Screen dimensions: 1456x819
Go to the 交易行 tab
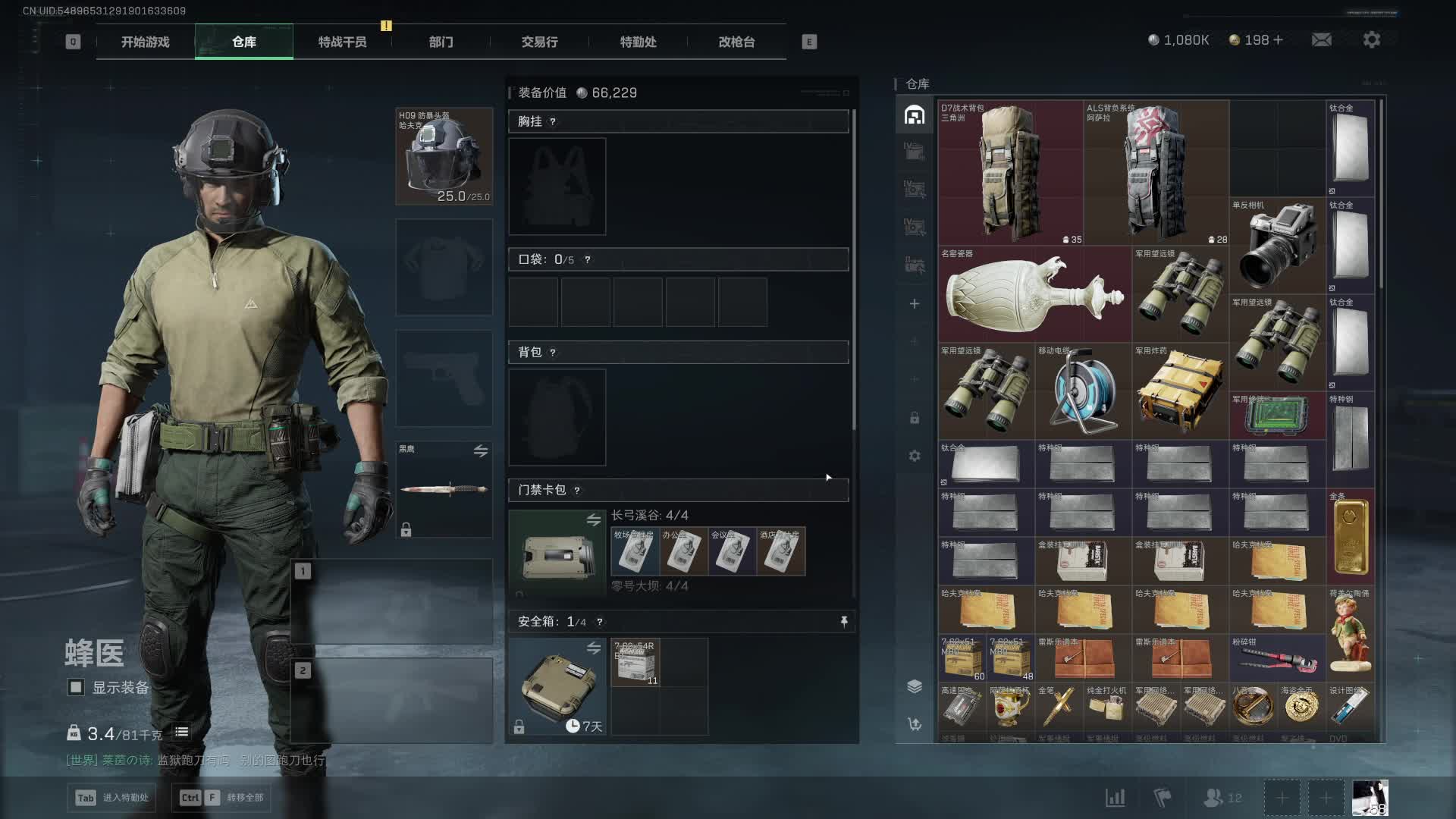pyautogui.click(x=539, y=42)
